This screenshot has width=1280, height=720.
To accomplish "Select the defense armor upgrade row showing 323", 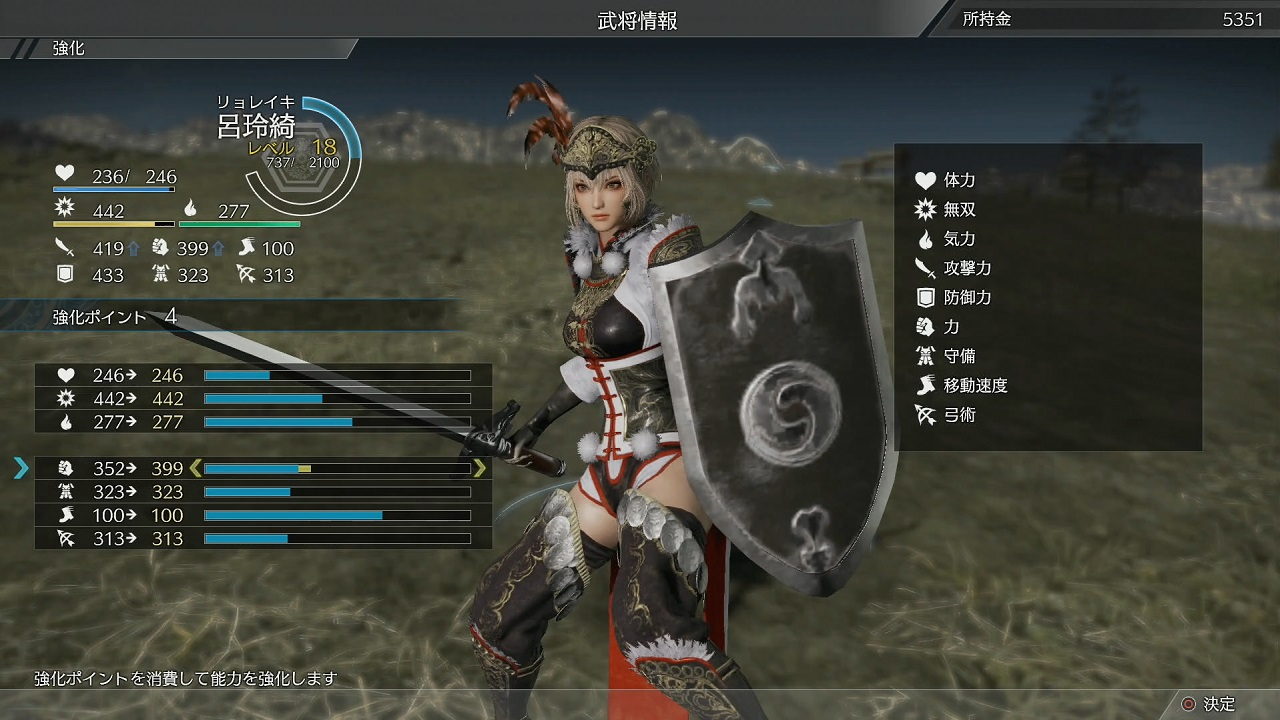I will pos(262,492).
